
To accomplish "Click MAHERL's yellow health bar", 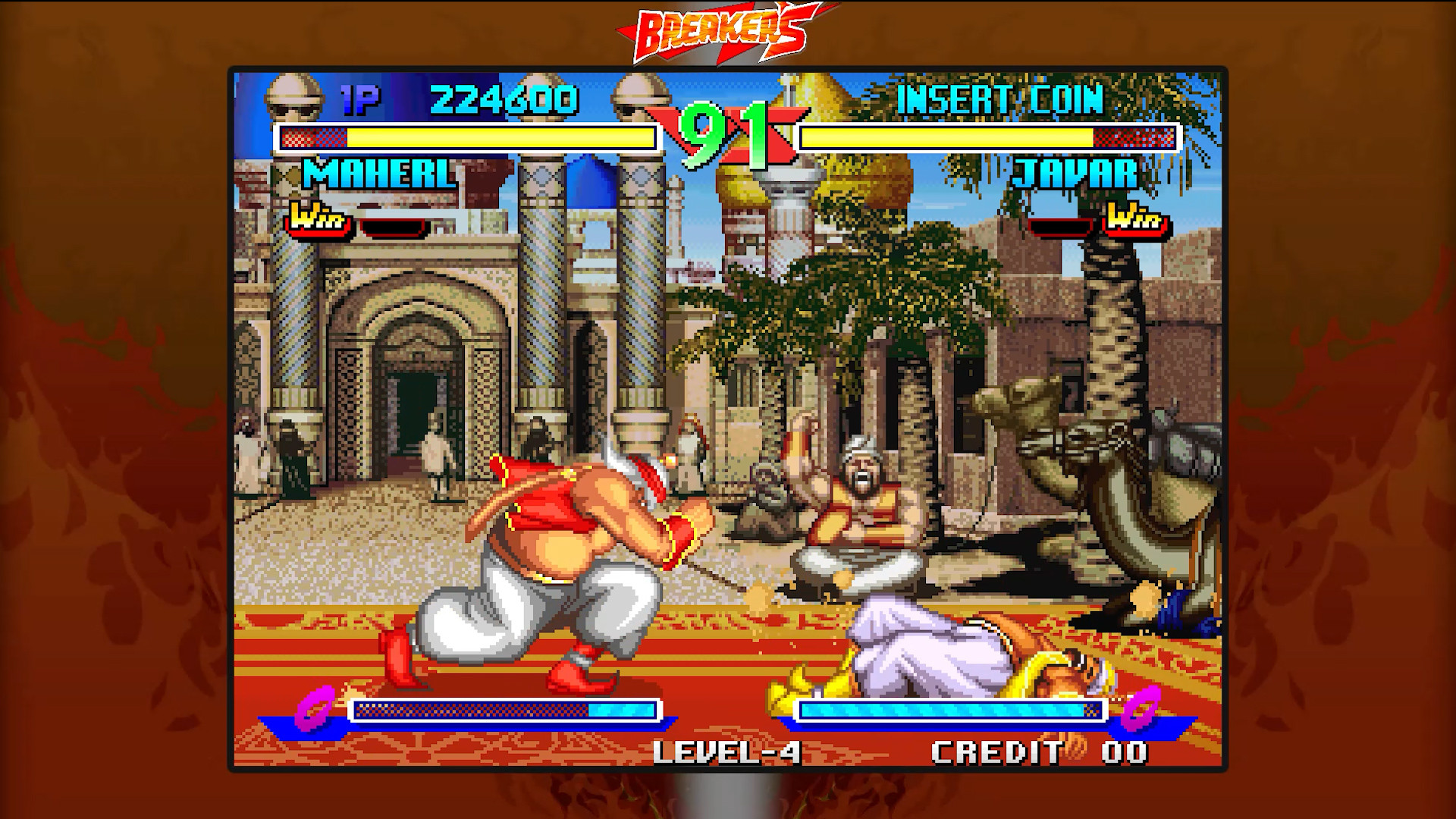I will tap(500, 137).
